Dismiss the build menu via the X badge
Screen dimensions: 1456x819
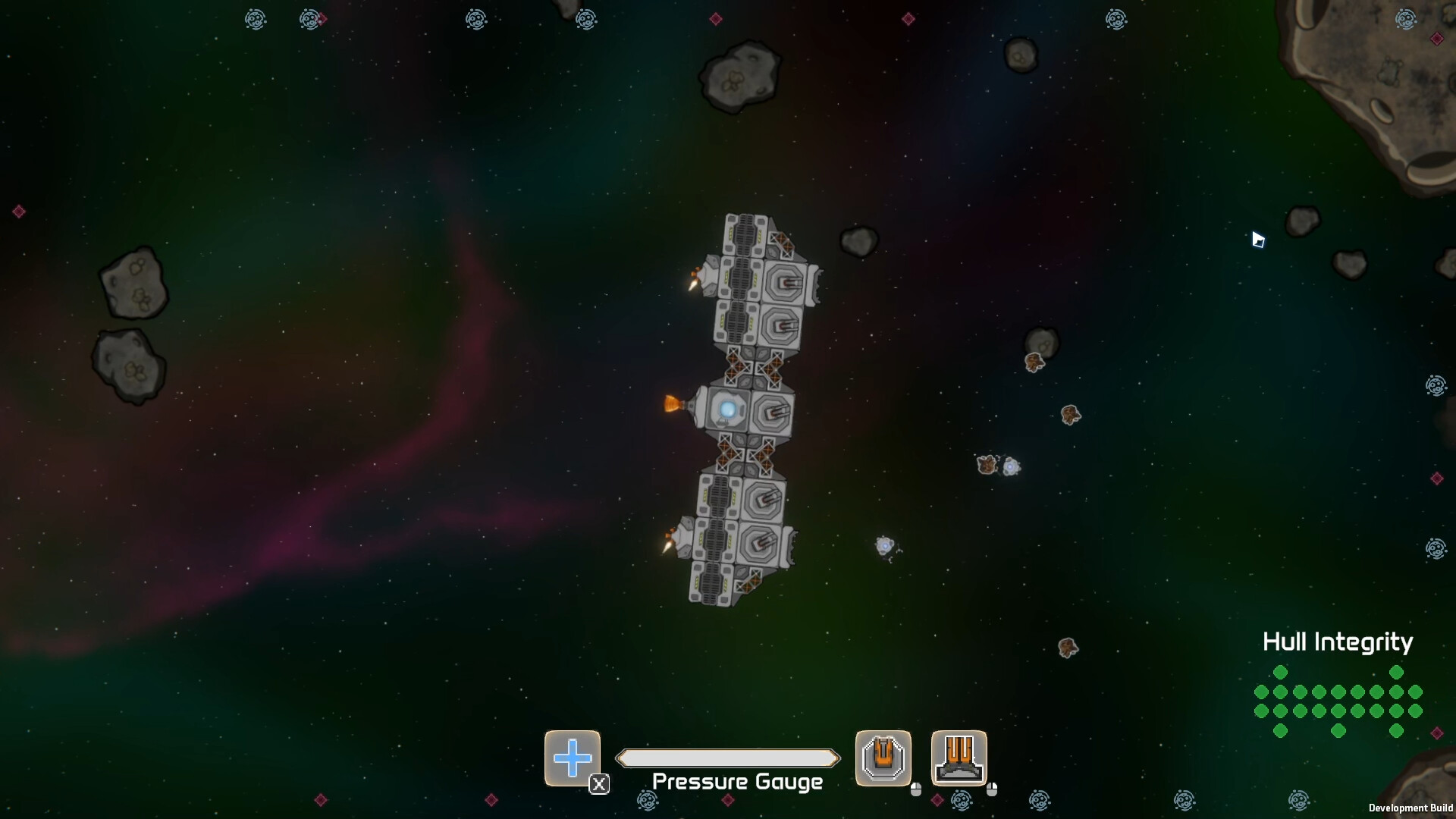click(599, 786)
